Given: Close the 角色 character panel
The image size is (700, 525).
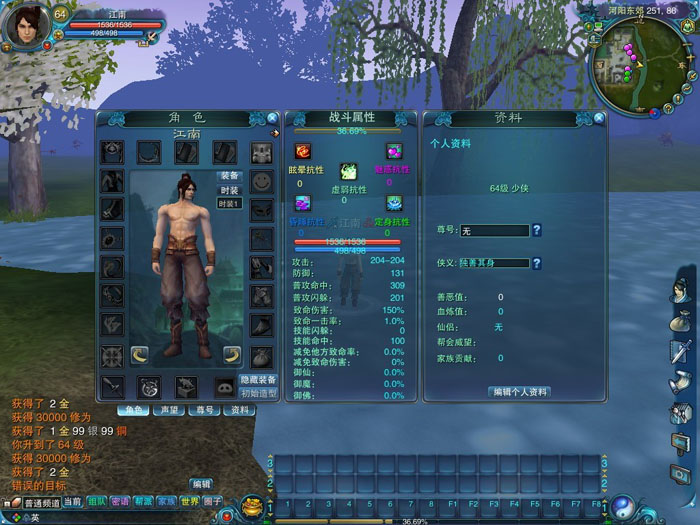Looking at the screenshot, I should pos(274,119).
